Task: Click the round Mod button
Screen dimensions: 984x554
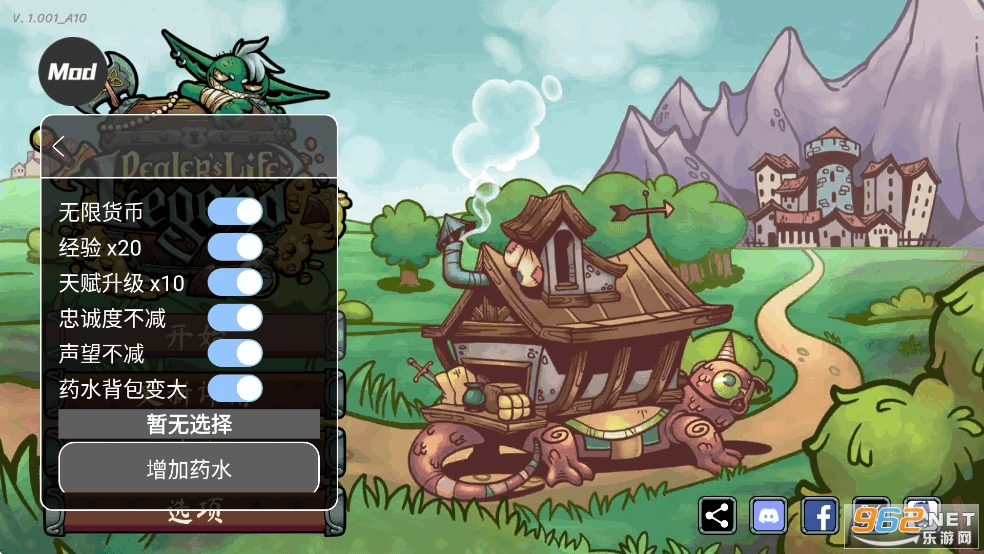Action: (x=72, y=72)
